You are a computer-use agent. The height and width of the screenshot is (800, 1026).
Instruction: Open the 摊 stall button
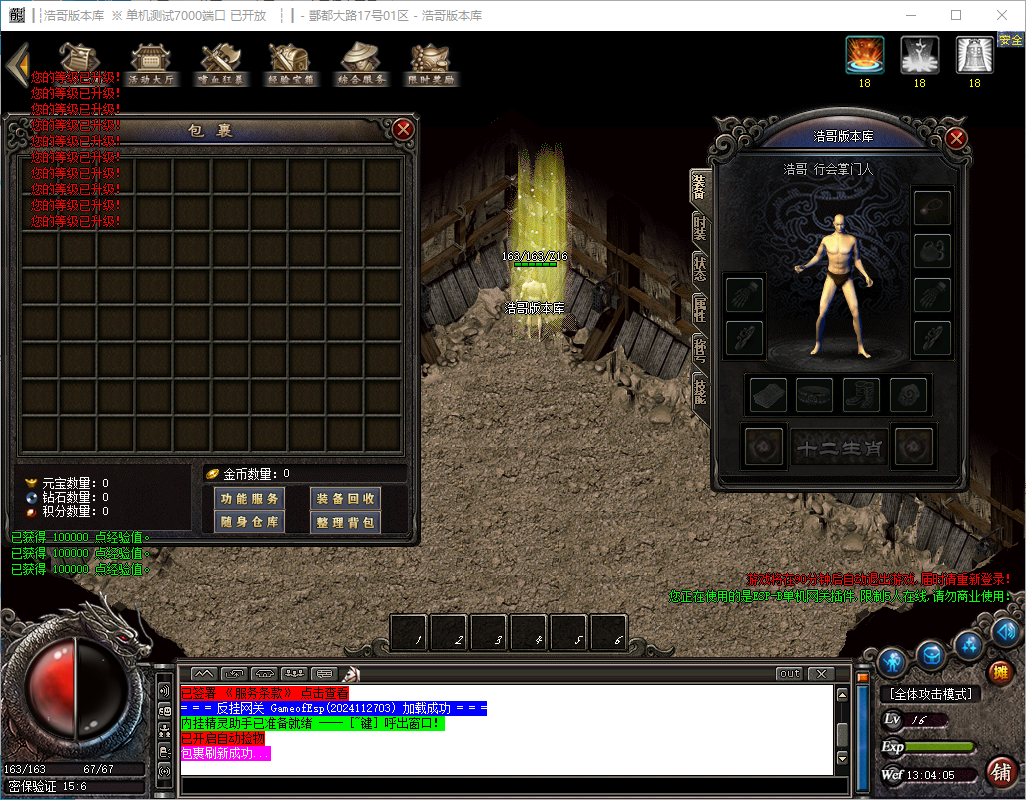coord(999,672)
